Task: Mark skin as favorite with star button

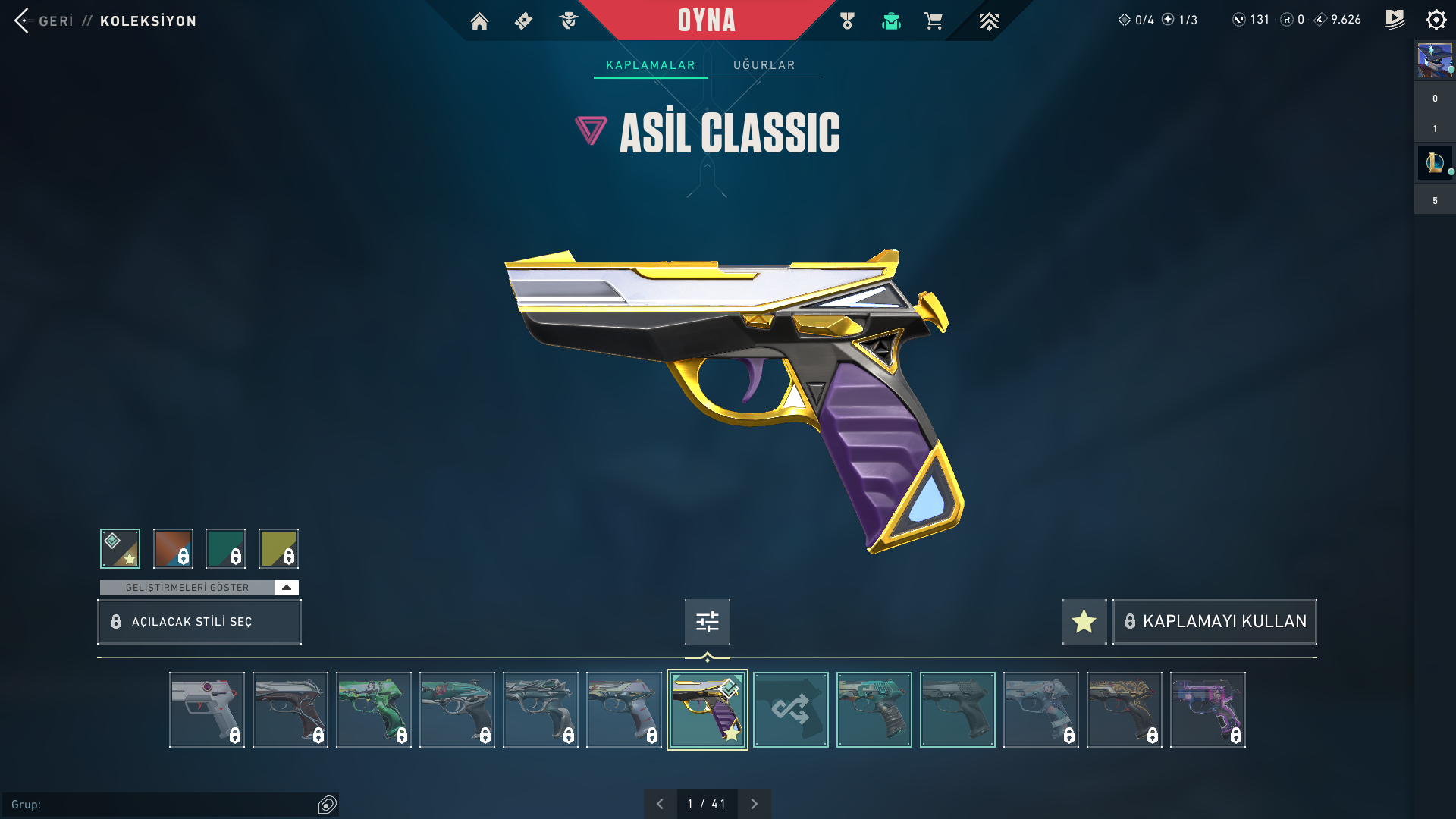Action: [1084, 622]
